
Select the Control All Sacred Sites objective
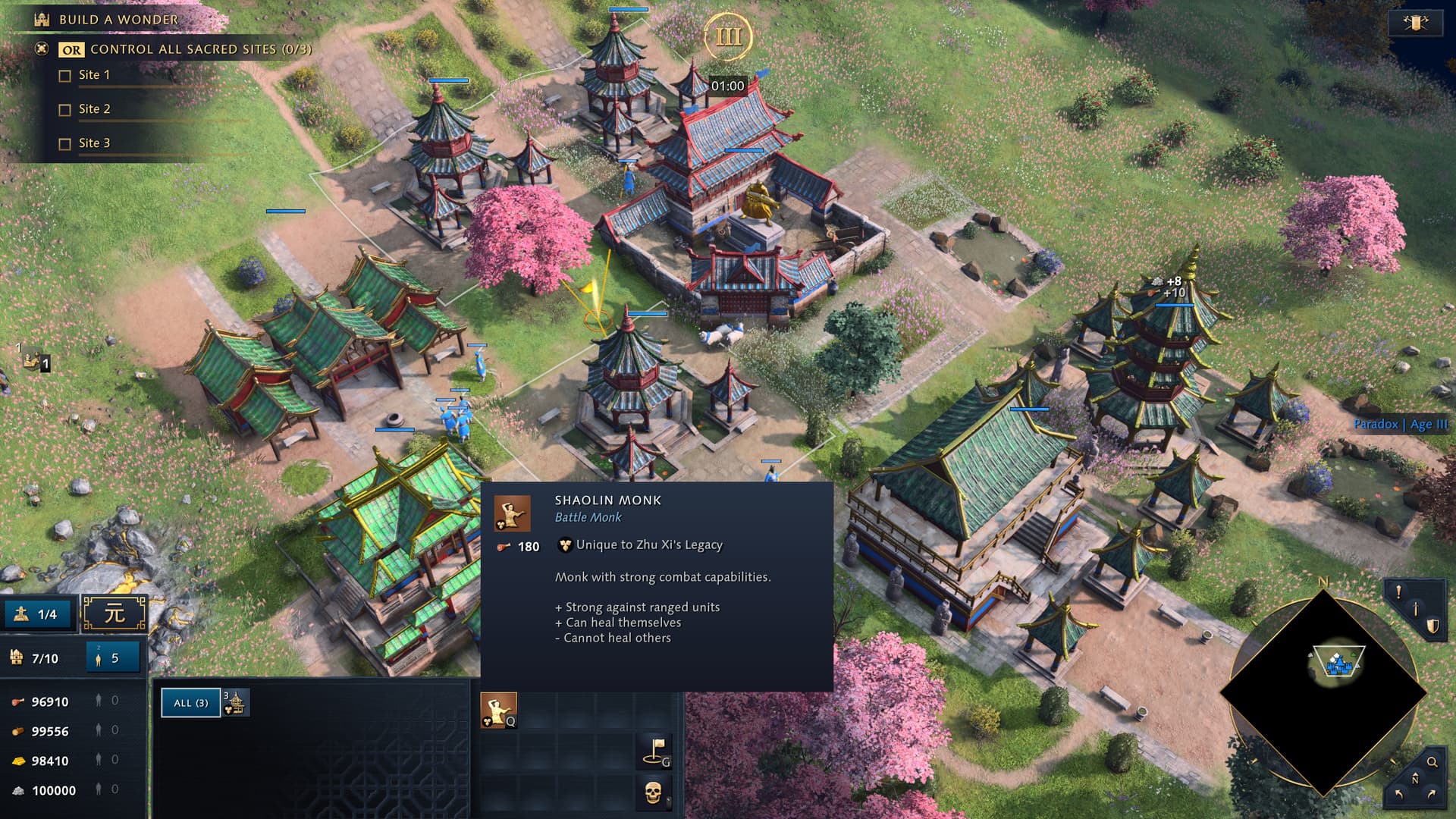click(200, 49)
